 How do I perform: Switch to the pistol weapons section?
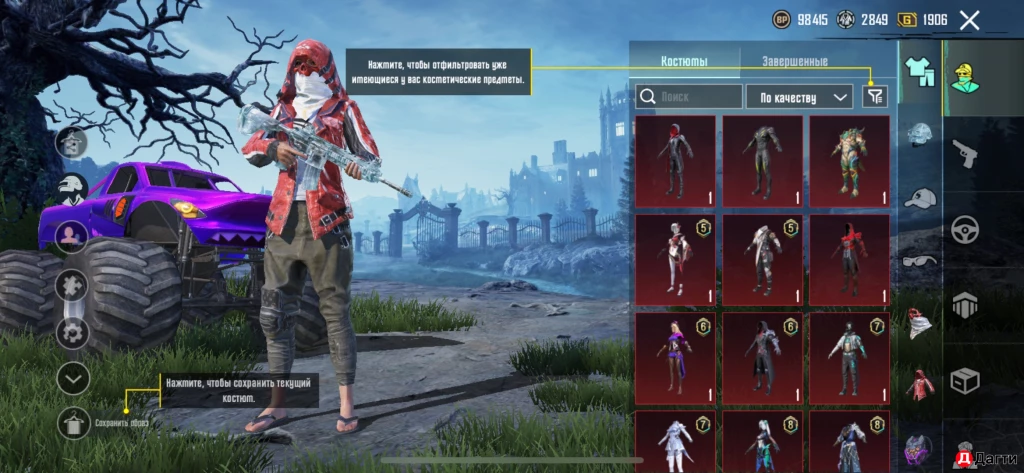click(x=965, y=153)
